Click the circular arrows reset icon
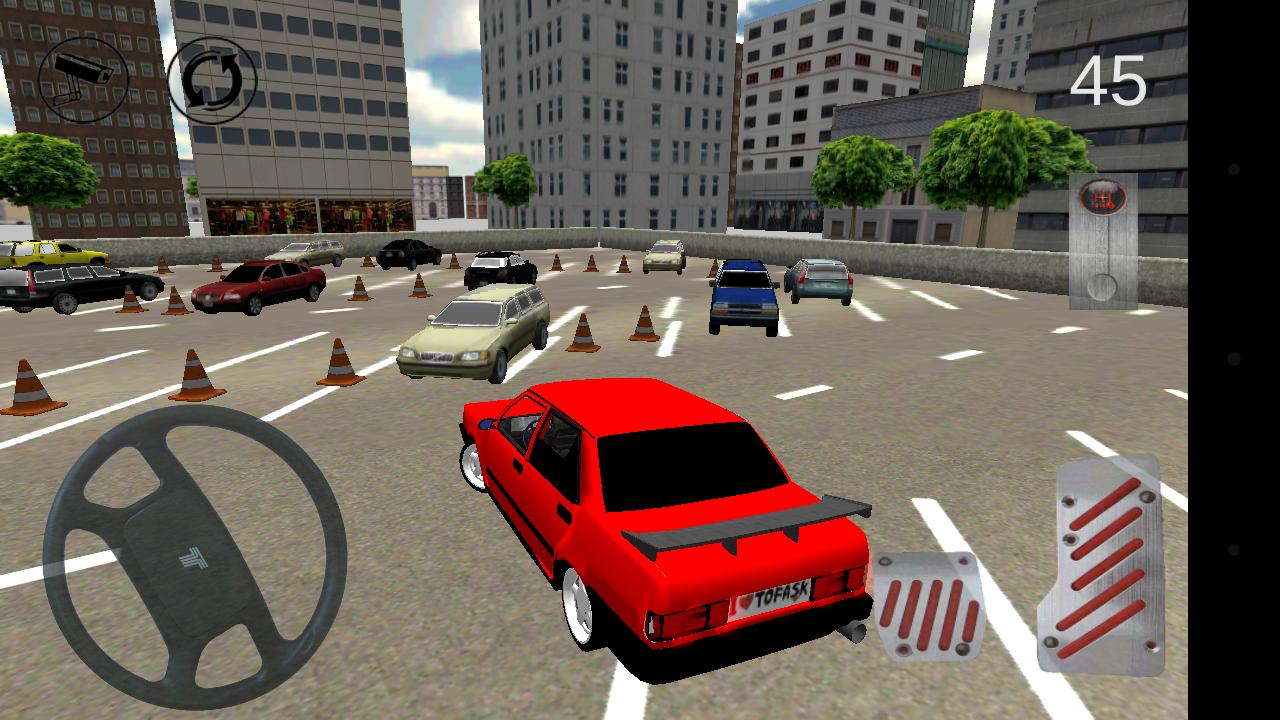1280x720 pixels. [x=207, y=80]
